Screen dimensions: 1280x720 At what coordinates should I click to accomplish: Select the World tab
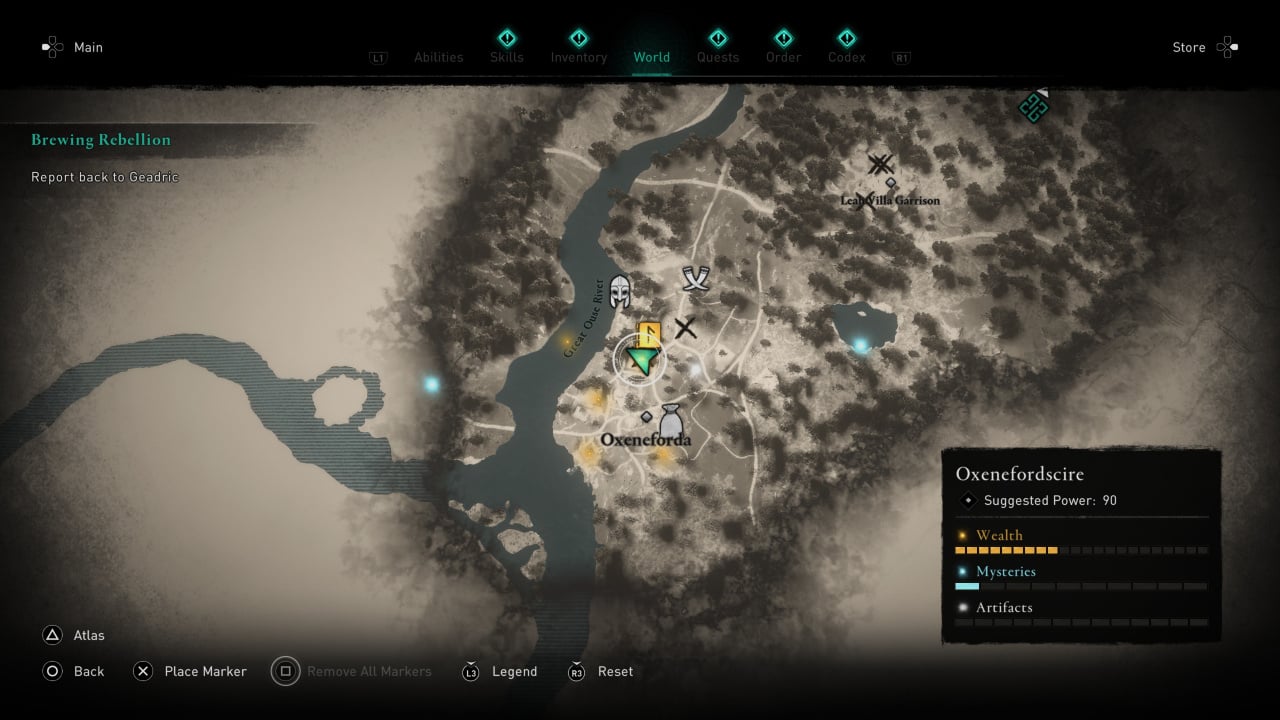[652, 57]
